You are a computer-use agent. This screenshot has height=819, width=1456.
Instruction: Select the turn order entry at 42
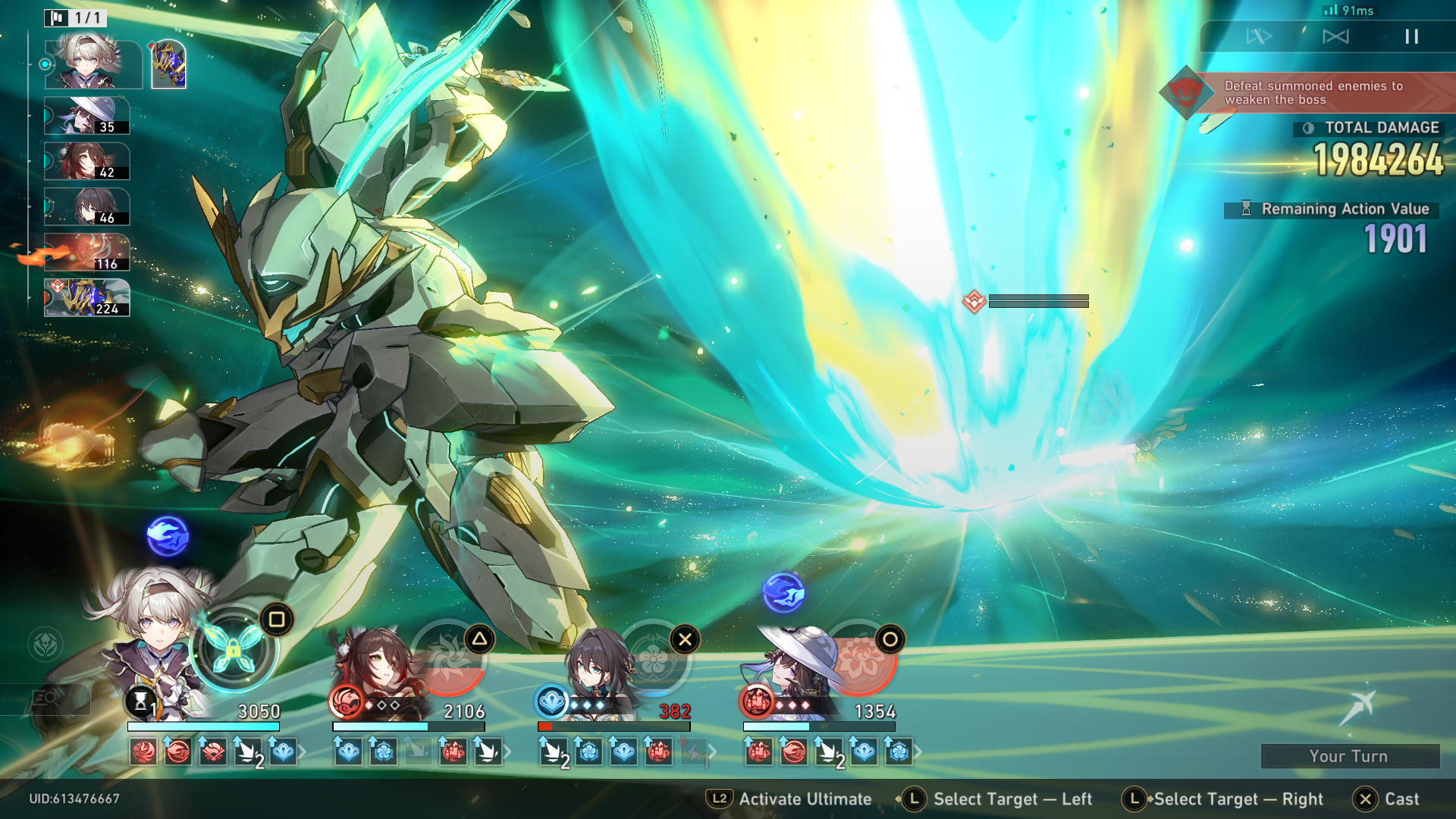[x=86, y=162]
